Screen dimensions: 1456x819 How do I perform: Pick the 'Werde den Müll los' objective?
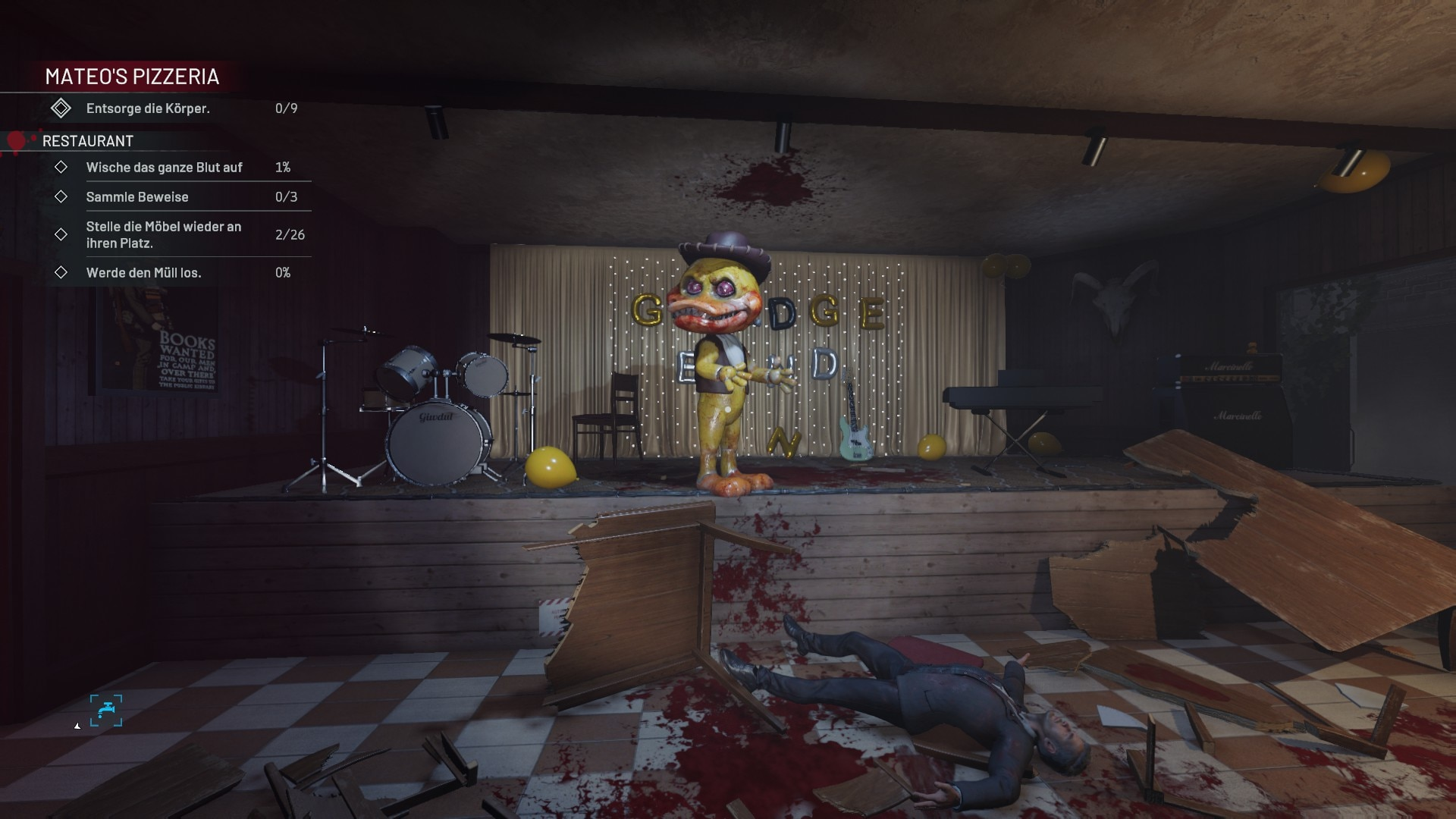[143, 273]
